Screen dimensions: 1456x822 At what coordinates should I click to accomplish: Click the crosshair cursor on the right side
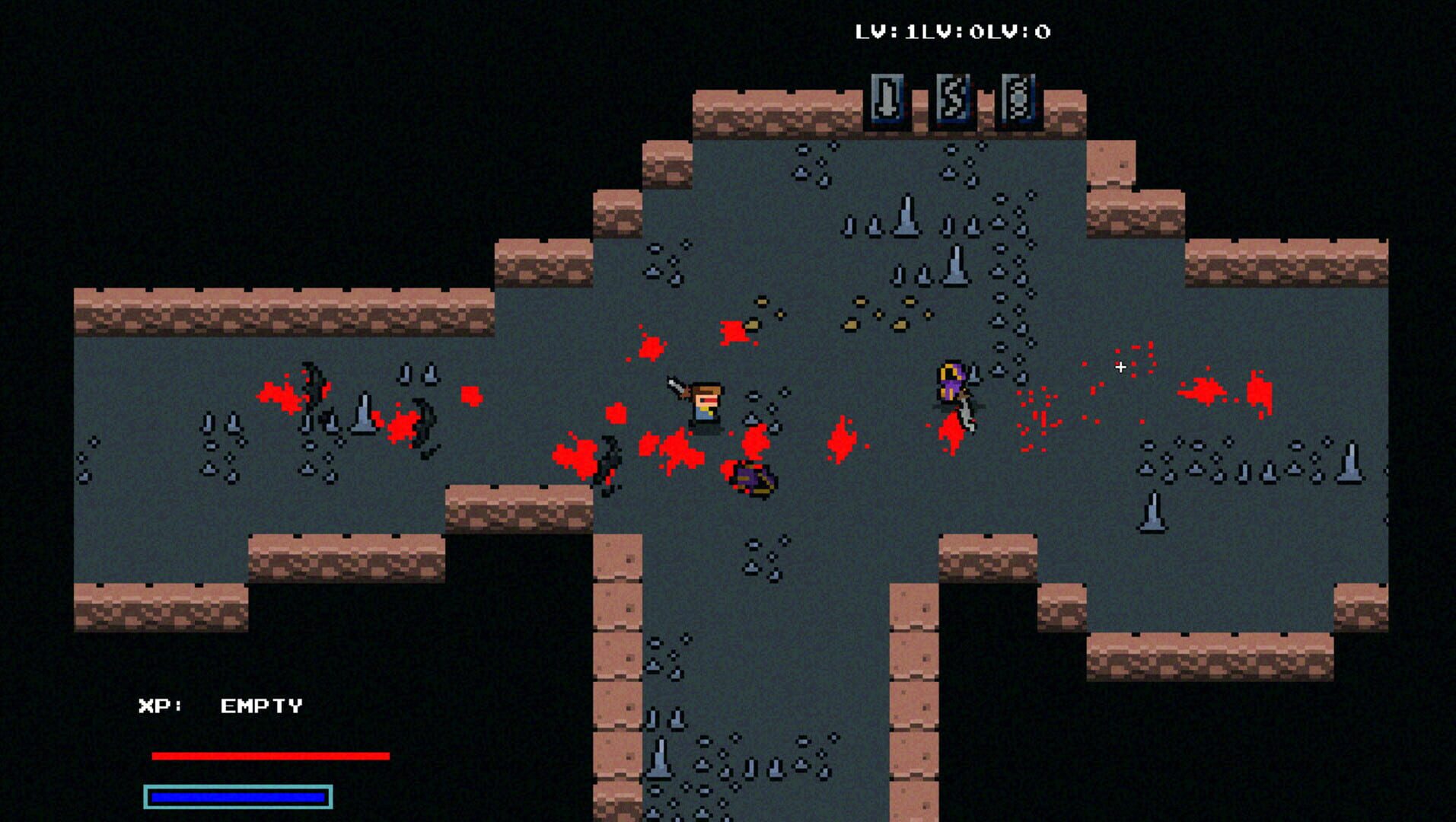(1120, 366)
